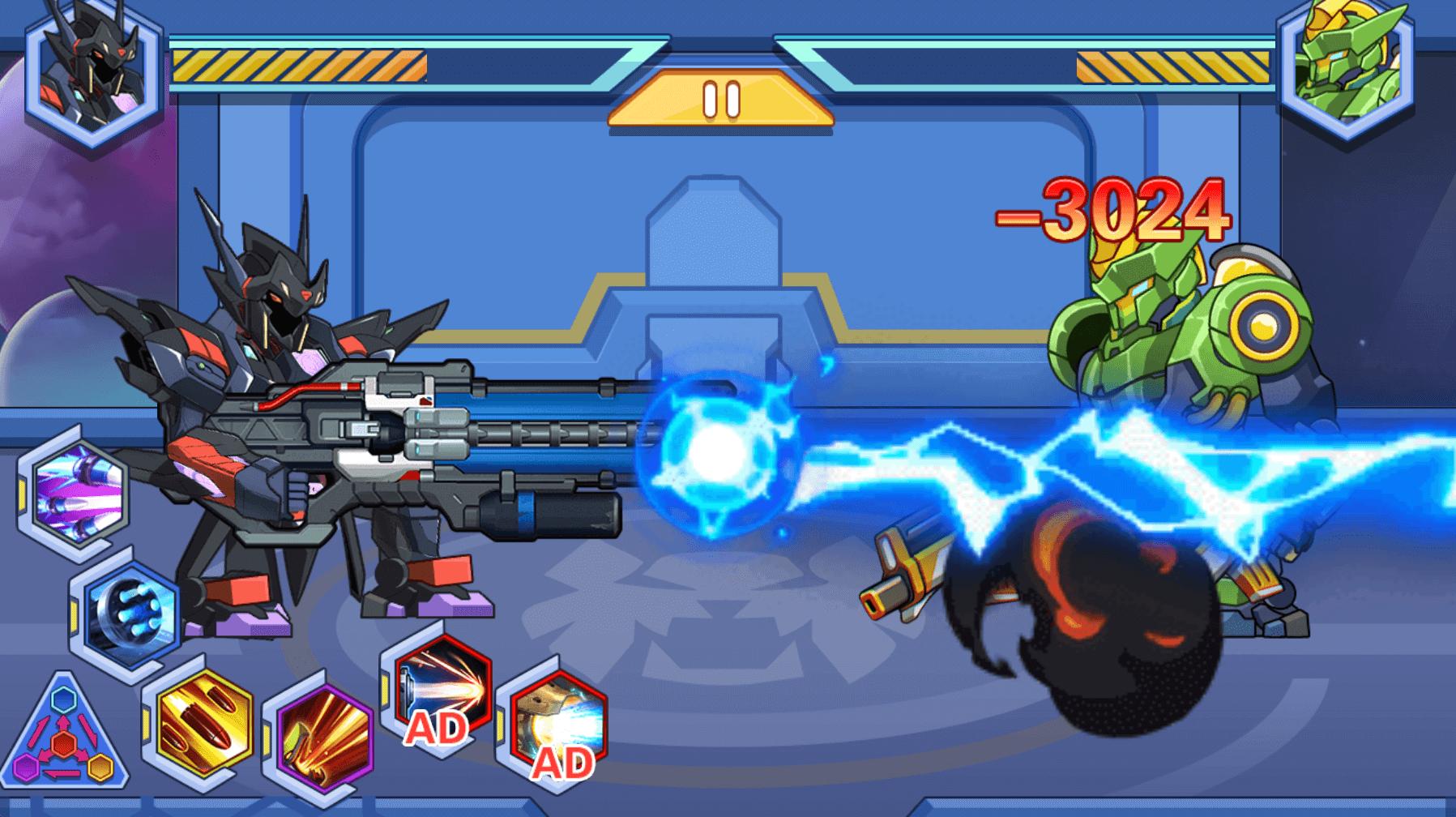Image resolution: width=1456 pixels, height=817 pixels.
Task: Expand the pink hexagon on weapon triangle
Action: pos(27,767)
